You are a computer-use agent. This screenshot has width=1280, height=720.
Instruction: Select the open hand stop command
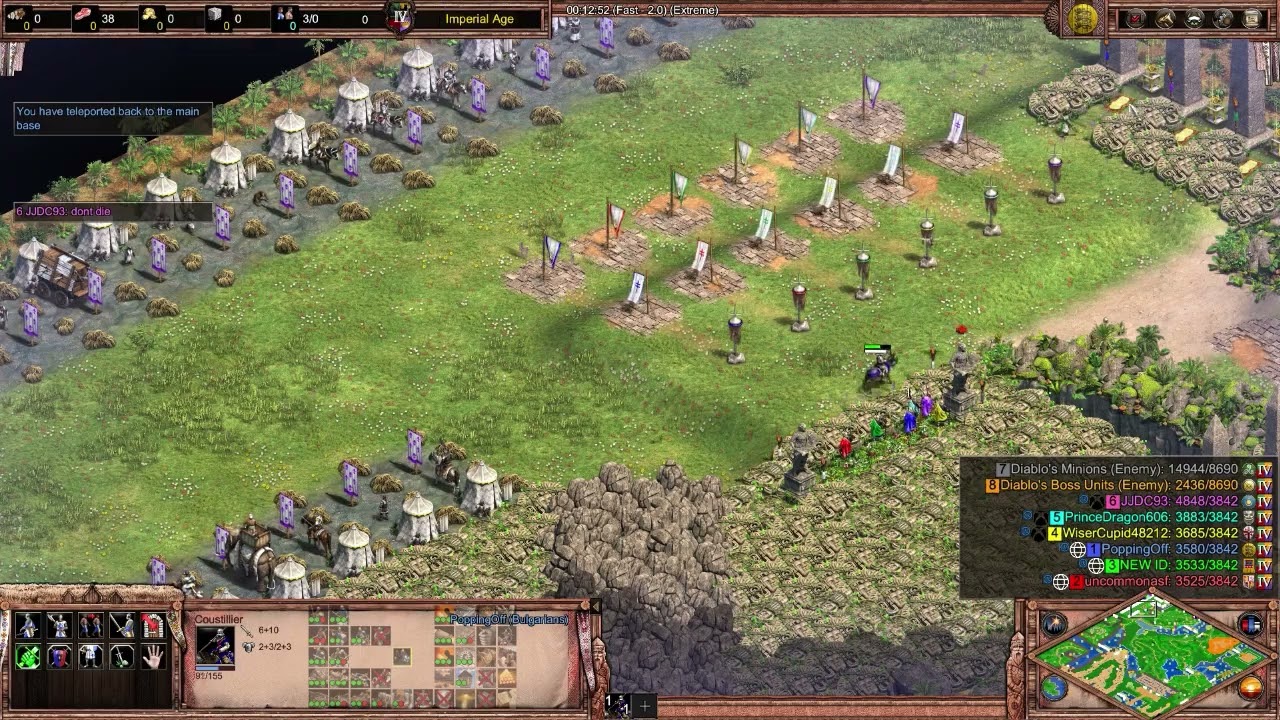153,657
